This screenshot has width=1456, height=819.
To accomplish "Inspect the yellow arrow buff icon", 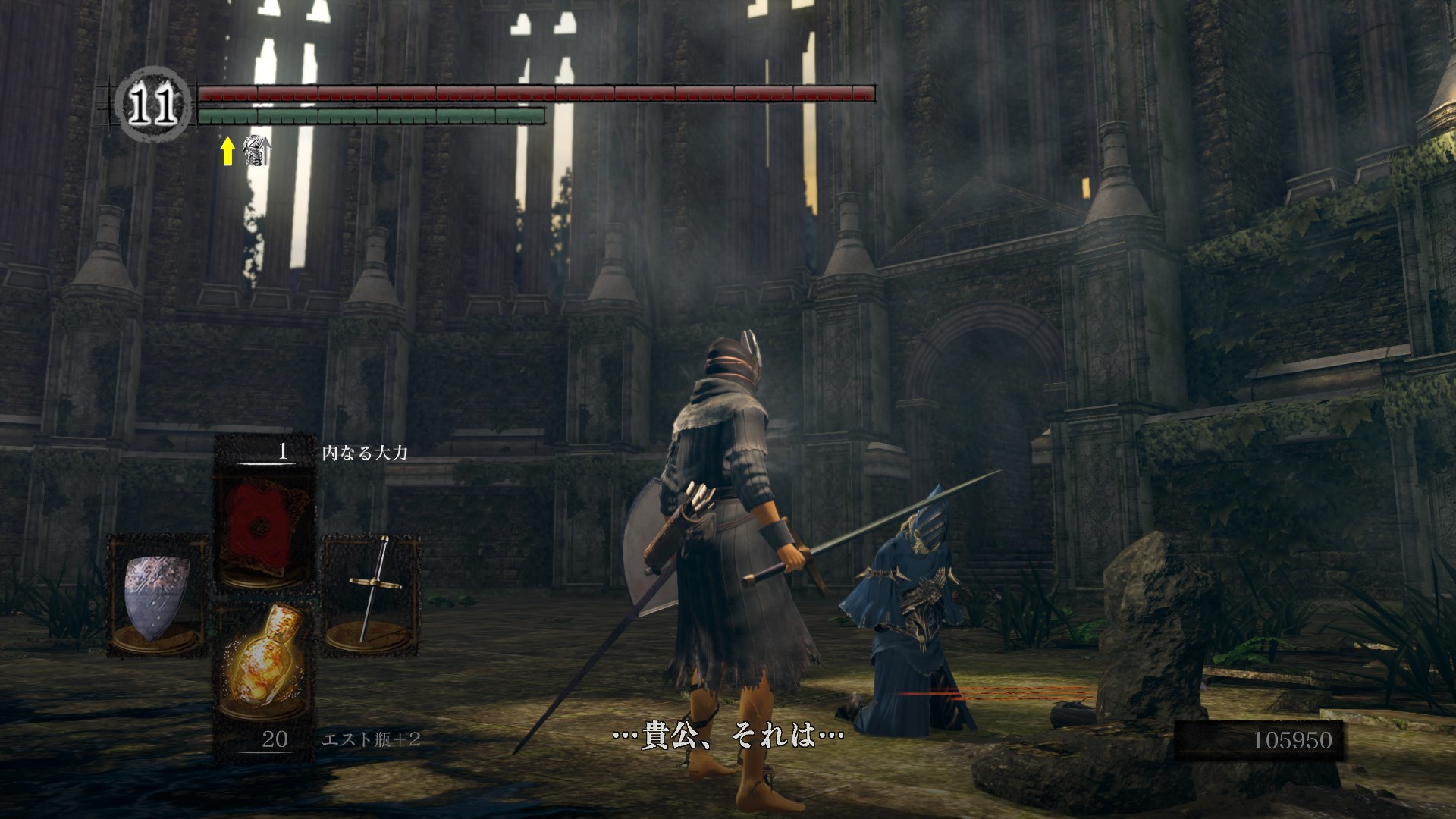I will point(227,151).
